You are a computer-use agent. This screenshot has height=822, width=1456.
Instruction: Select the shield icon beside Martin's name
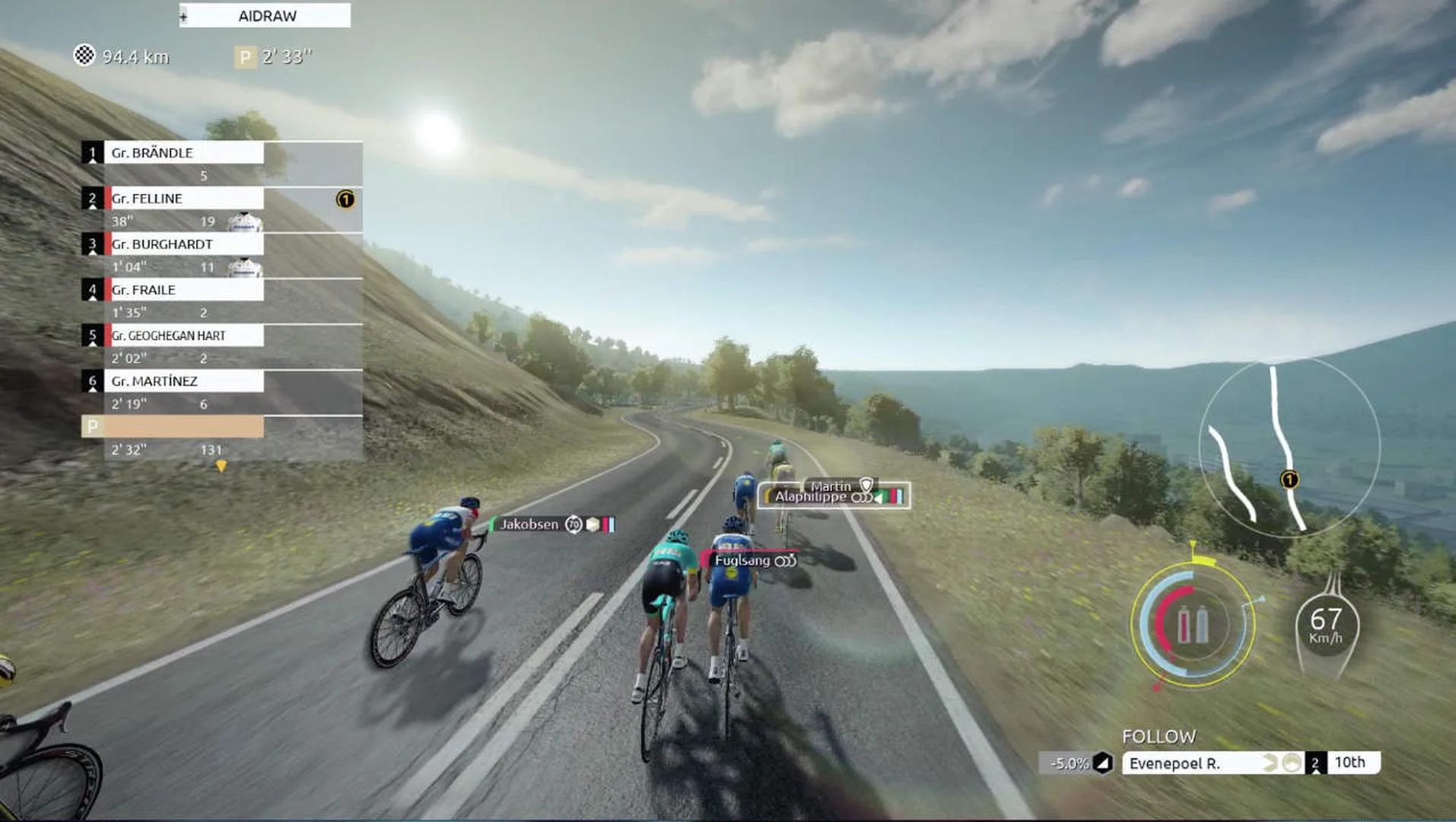tap(865, 485)
